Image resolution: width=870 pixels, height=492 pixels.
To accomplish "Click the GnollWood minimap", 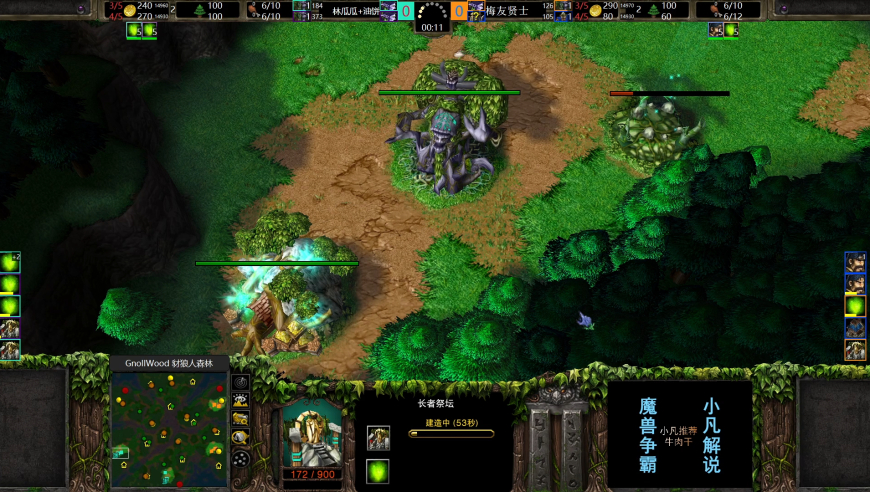I will click(x=168, y=429).
